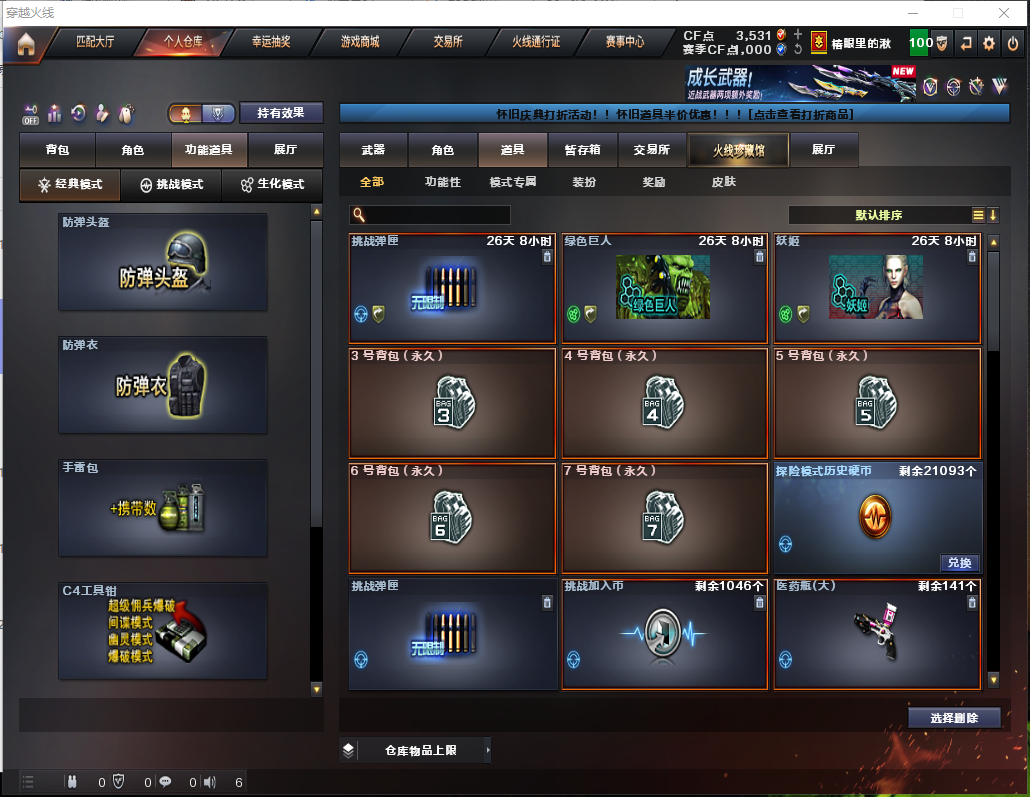1030x797 pixels.
Task: Switch to the 交易所 top menu tab
Action: (x=448, y=42)
